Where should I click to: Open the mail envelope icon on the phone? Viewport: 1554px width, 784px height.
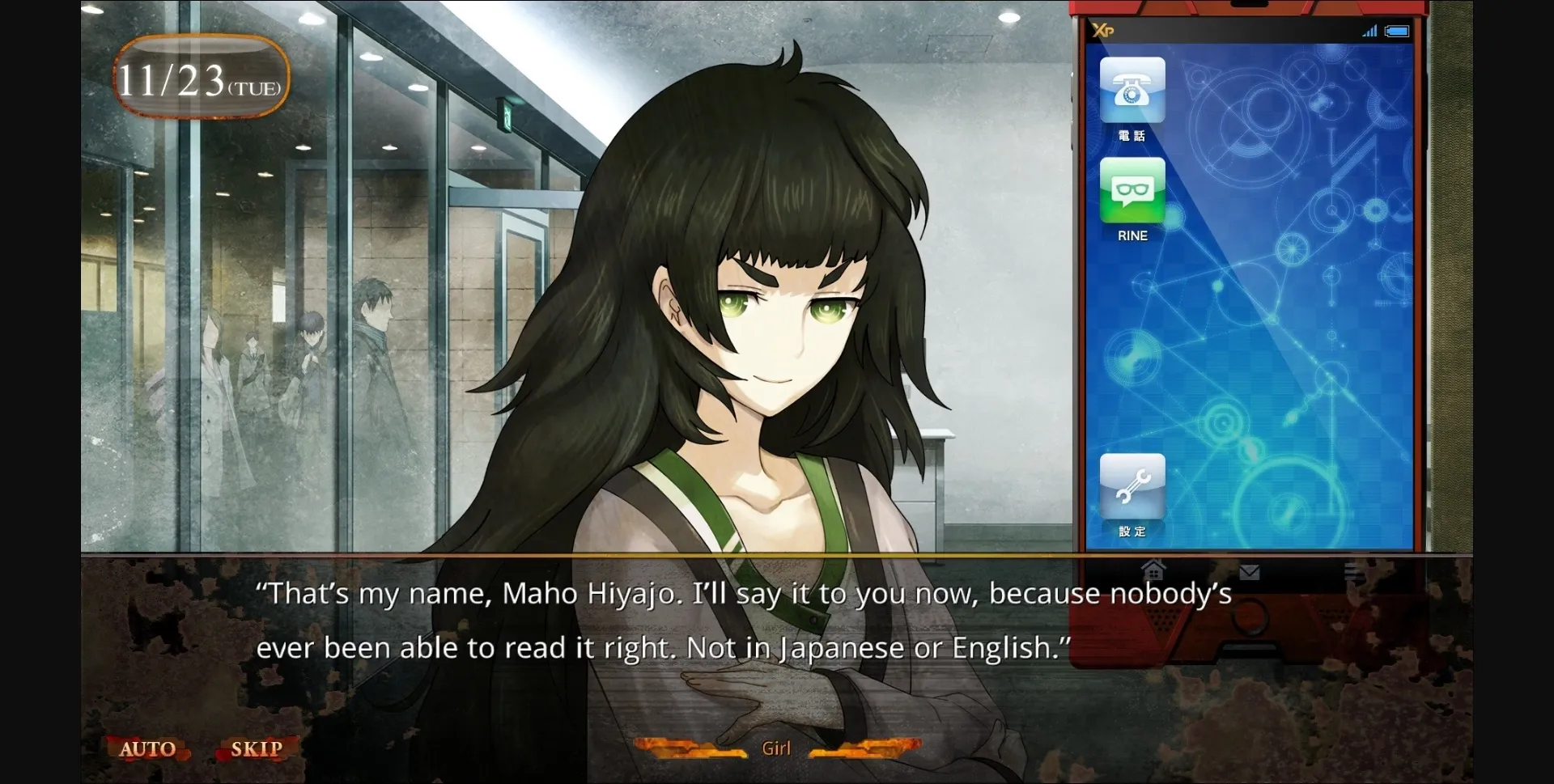[1250, 572]
